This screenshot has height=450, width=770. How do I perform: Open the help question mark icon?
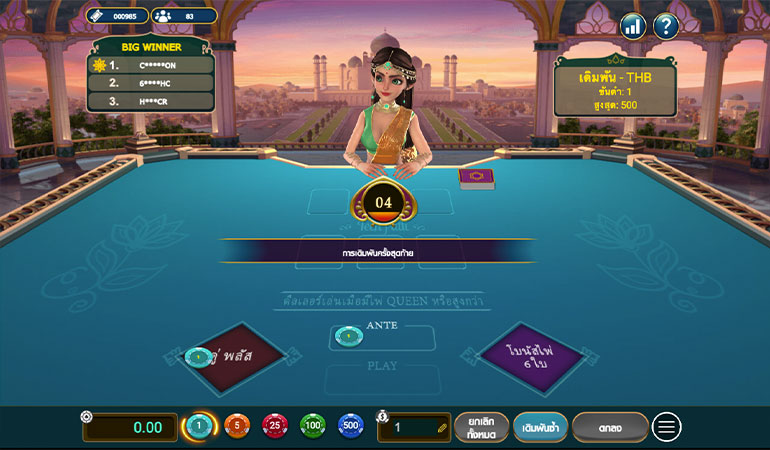coord(666,26)
